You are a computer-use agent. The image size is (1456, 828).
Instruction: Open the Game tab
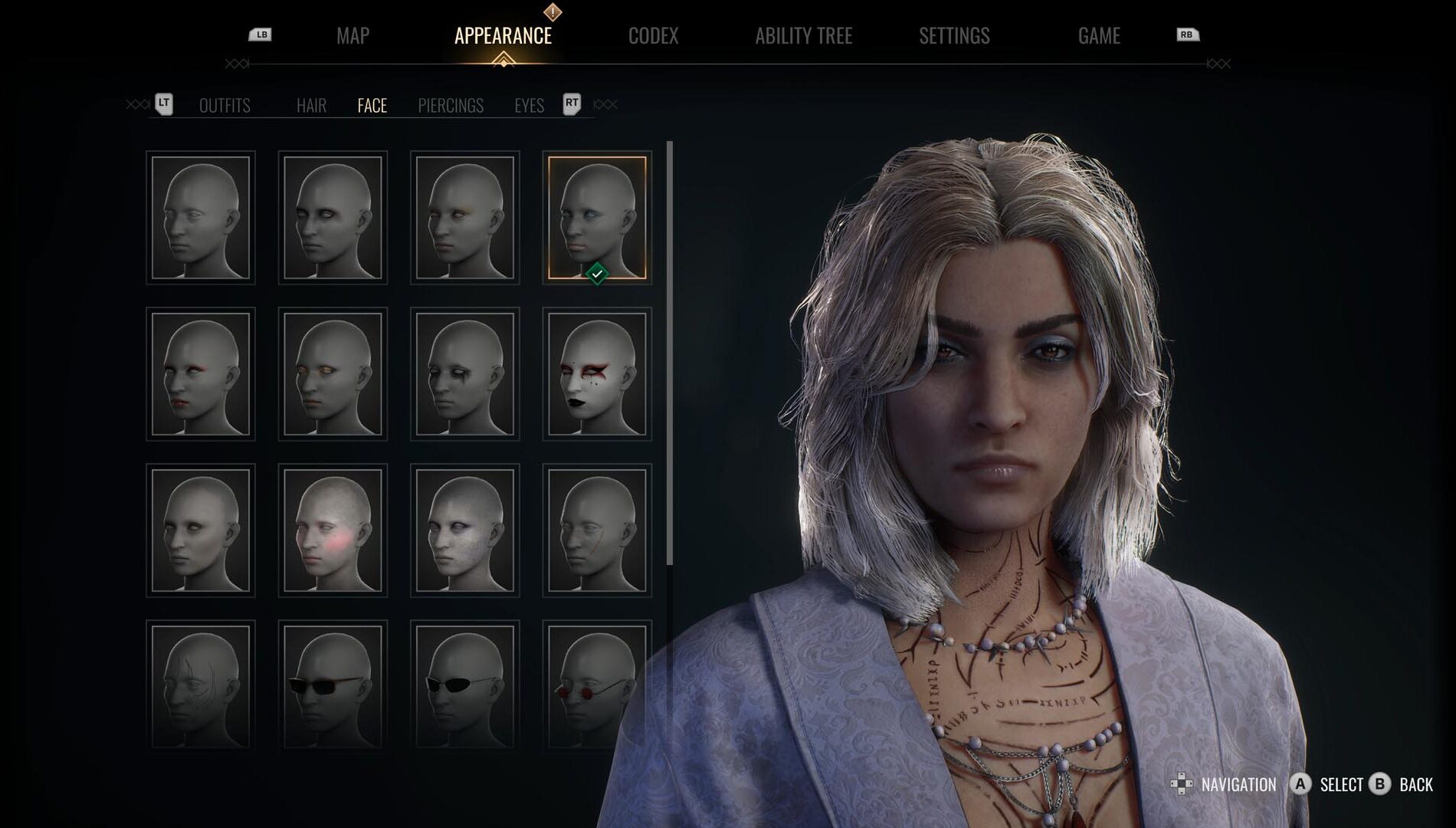[x=1098, y=36]
